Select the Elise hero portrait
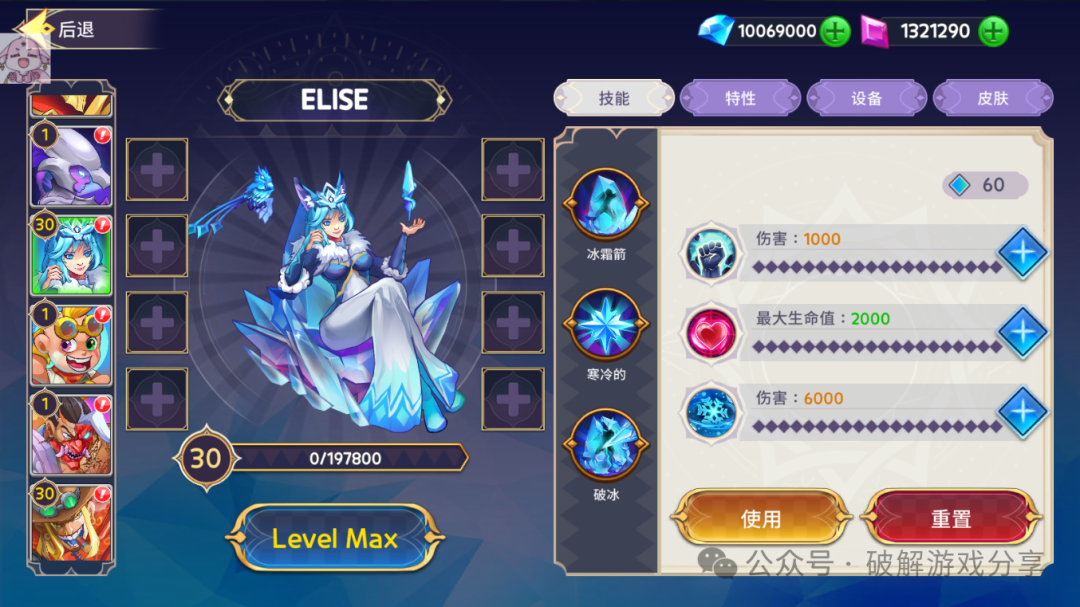Viewport: 1080px width, 607px height. coord(72,254)
